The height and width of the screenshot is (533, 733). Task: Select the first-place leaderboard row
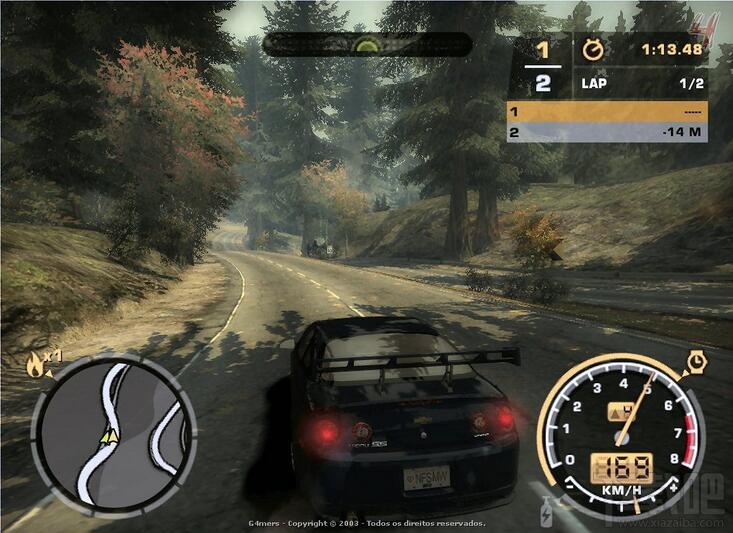[607, 111]
